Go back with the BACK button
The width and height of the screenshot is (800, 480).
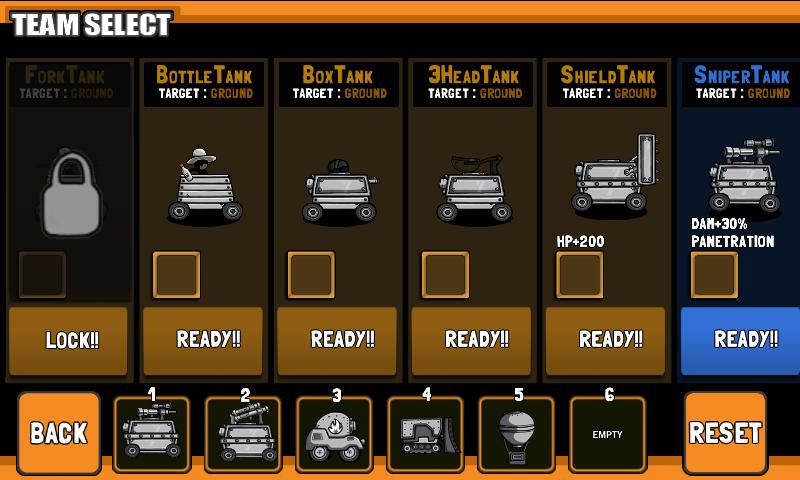pyautogui.click(x=59, y=433)
